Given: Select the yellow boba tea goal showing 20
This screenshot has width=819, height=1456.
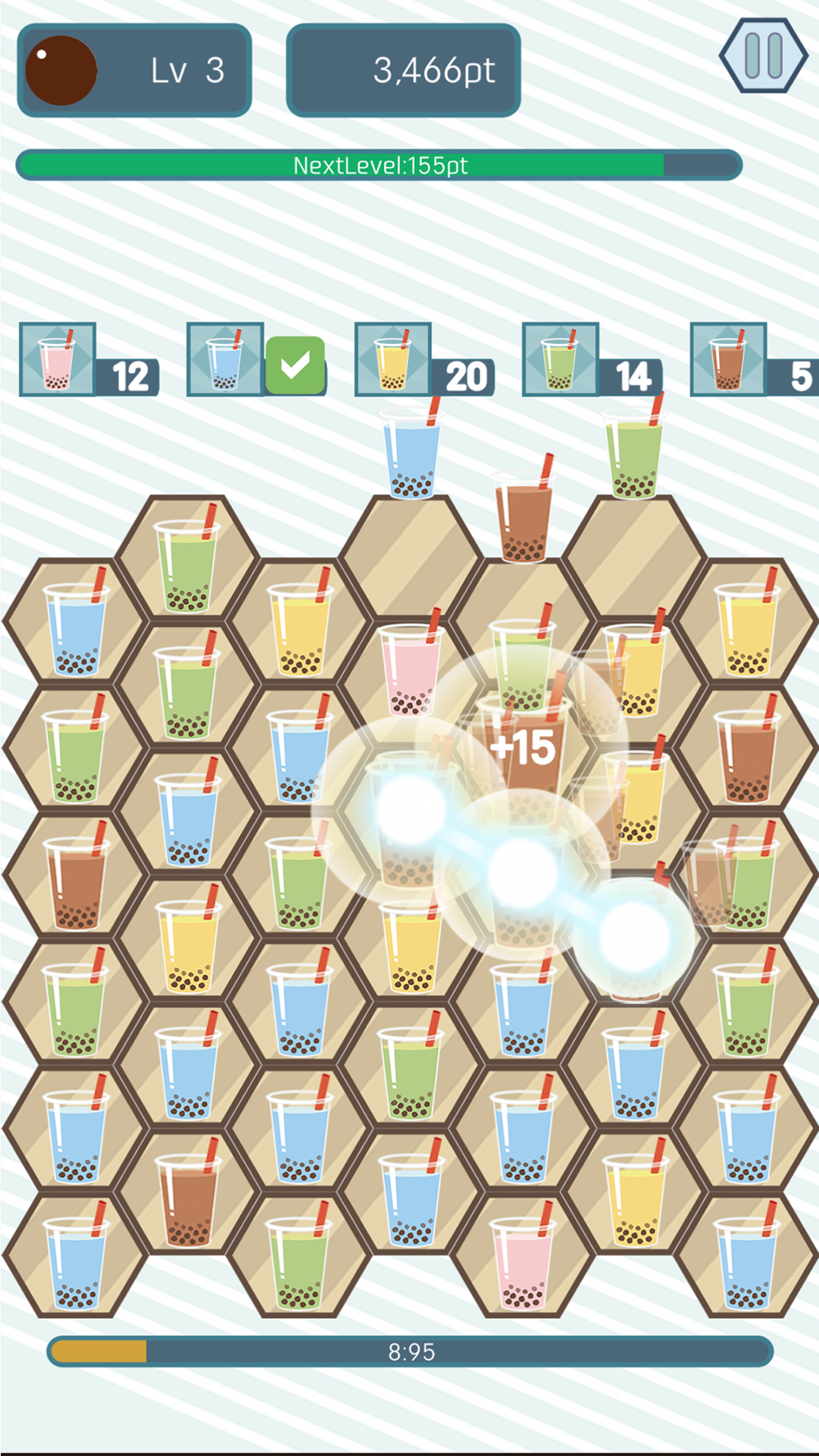Looking at the screenshot, I should point(394,360).
